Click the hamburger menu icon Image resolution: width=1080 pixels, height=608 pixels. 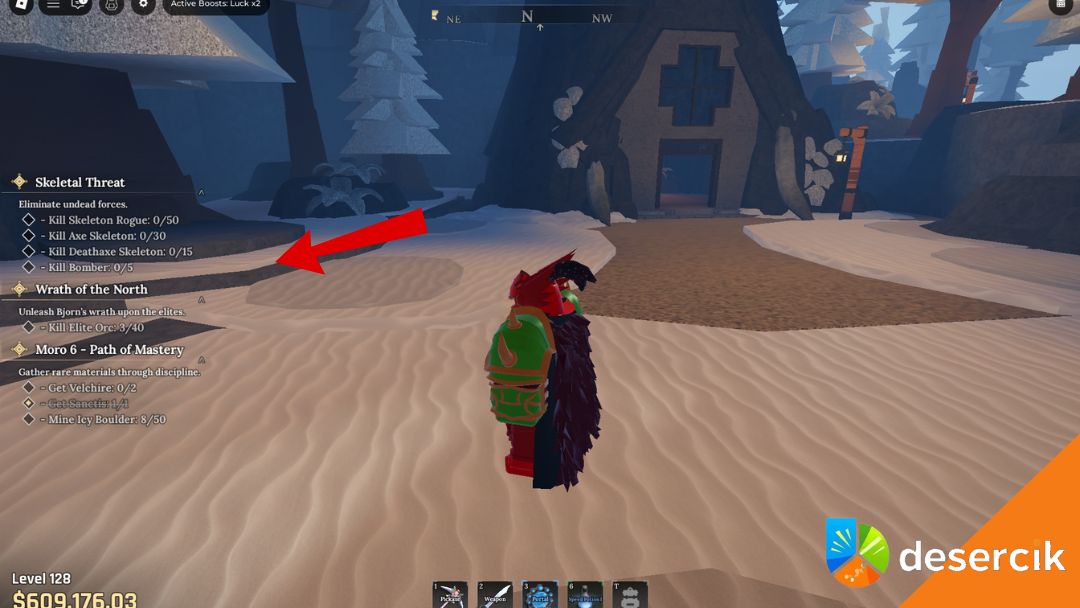[53, 4]
